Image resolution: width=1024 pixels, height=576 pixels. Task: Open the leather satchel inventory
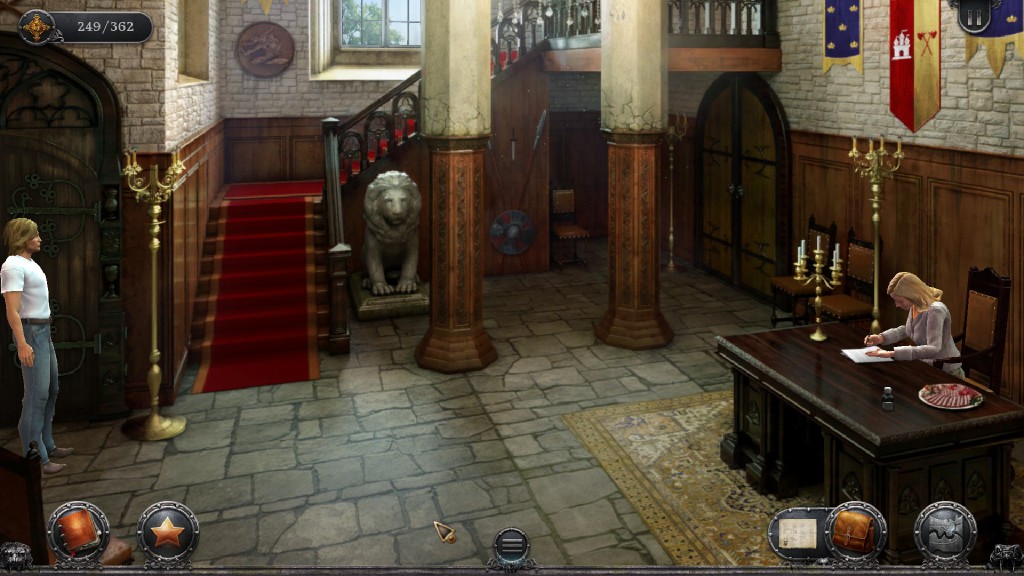pyautogui.click(x=856, y=532)
